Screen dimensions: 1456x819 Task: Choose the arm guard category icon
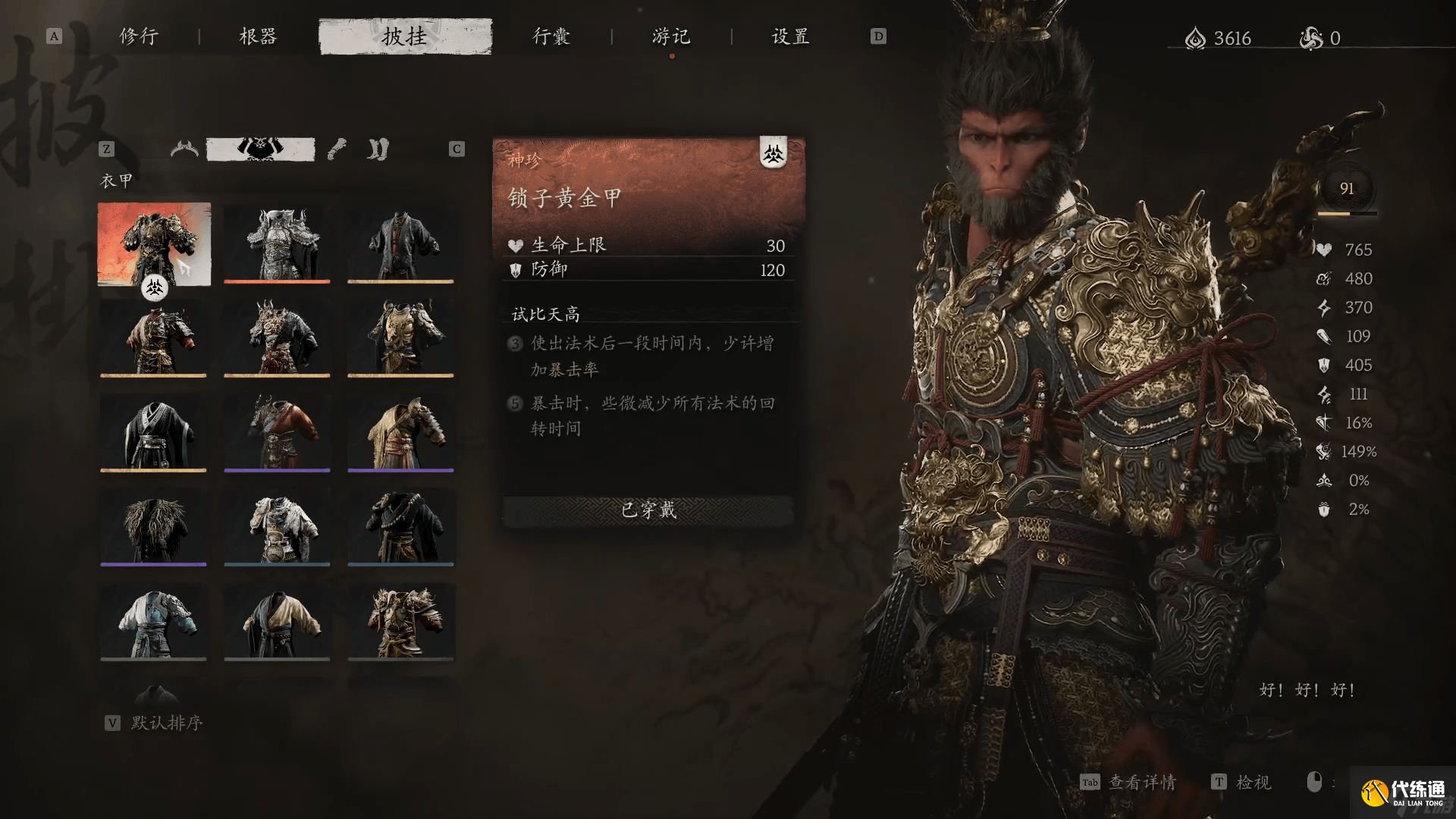point(337,149)
